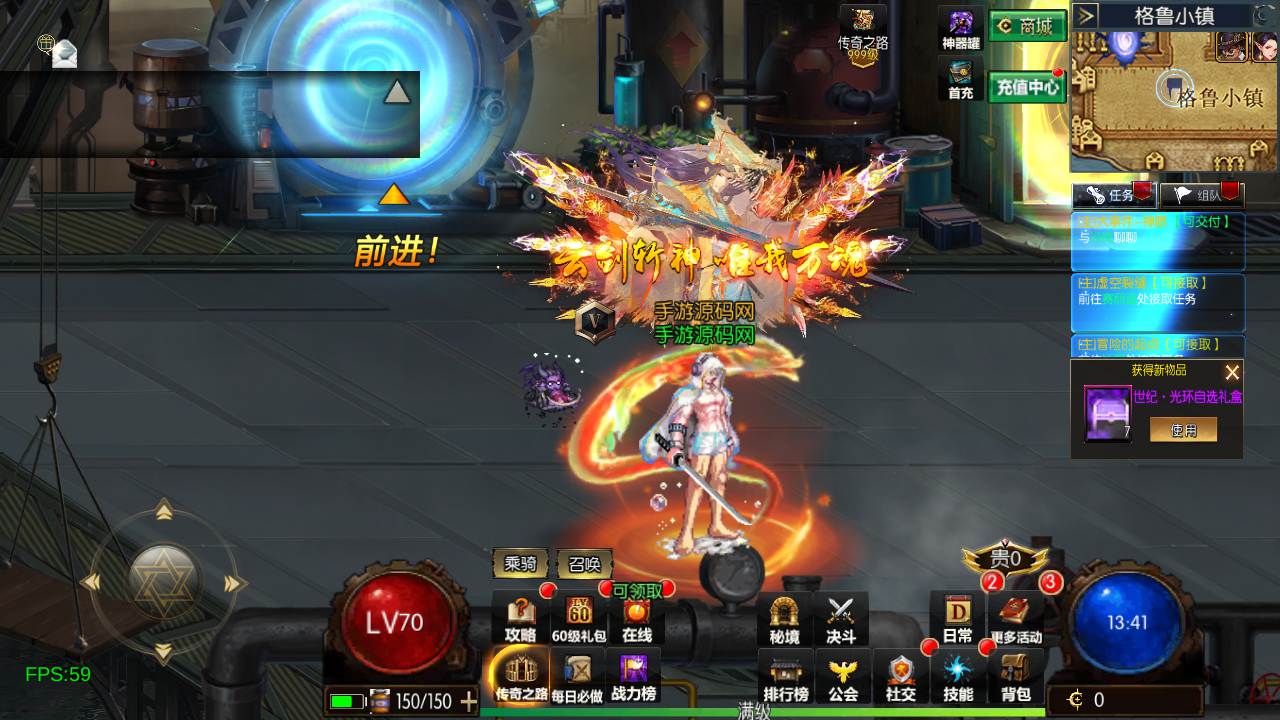Switch to the 组队 team tab
The image size is (1280, 720).
coord(1200,195)
